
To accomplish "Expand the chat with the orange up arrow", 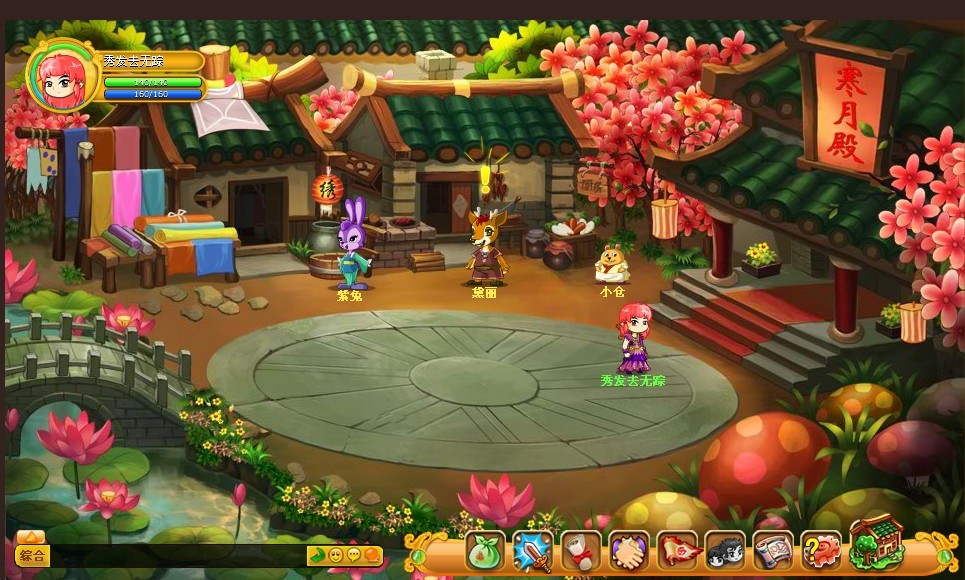I will 30,537.
